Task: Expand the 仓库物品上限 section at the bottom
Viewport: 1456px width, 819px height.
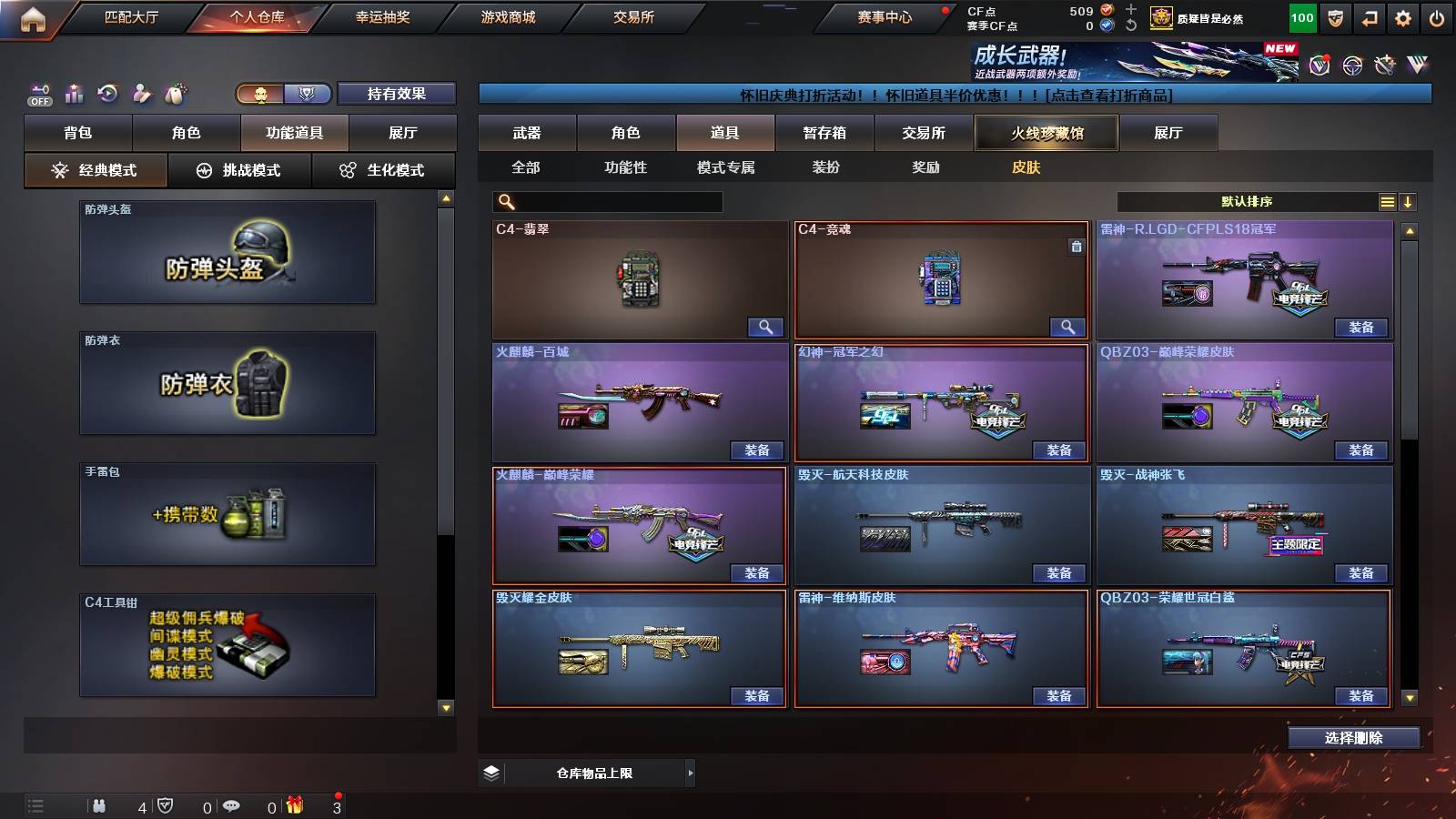Action: coord(689,773)
